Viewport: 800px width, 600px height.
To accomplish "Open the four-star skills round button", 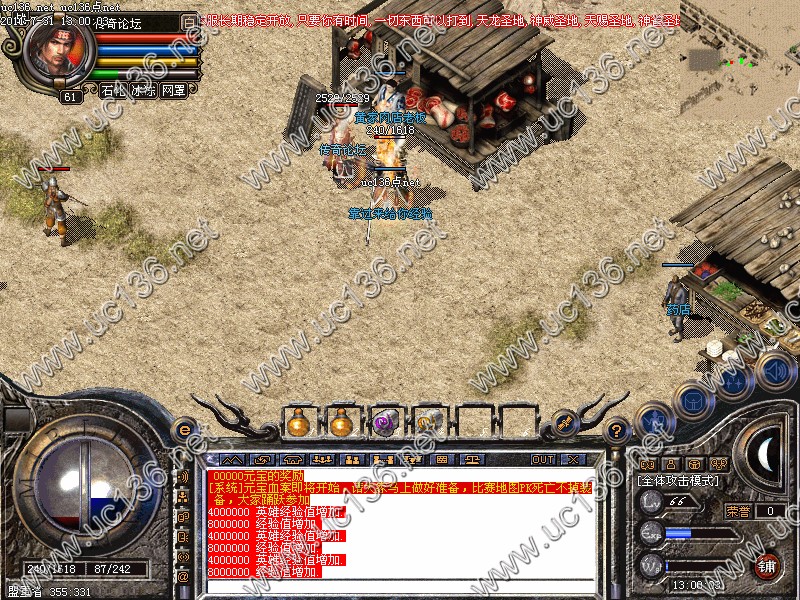I will click(x=737, y=381).
